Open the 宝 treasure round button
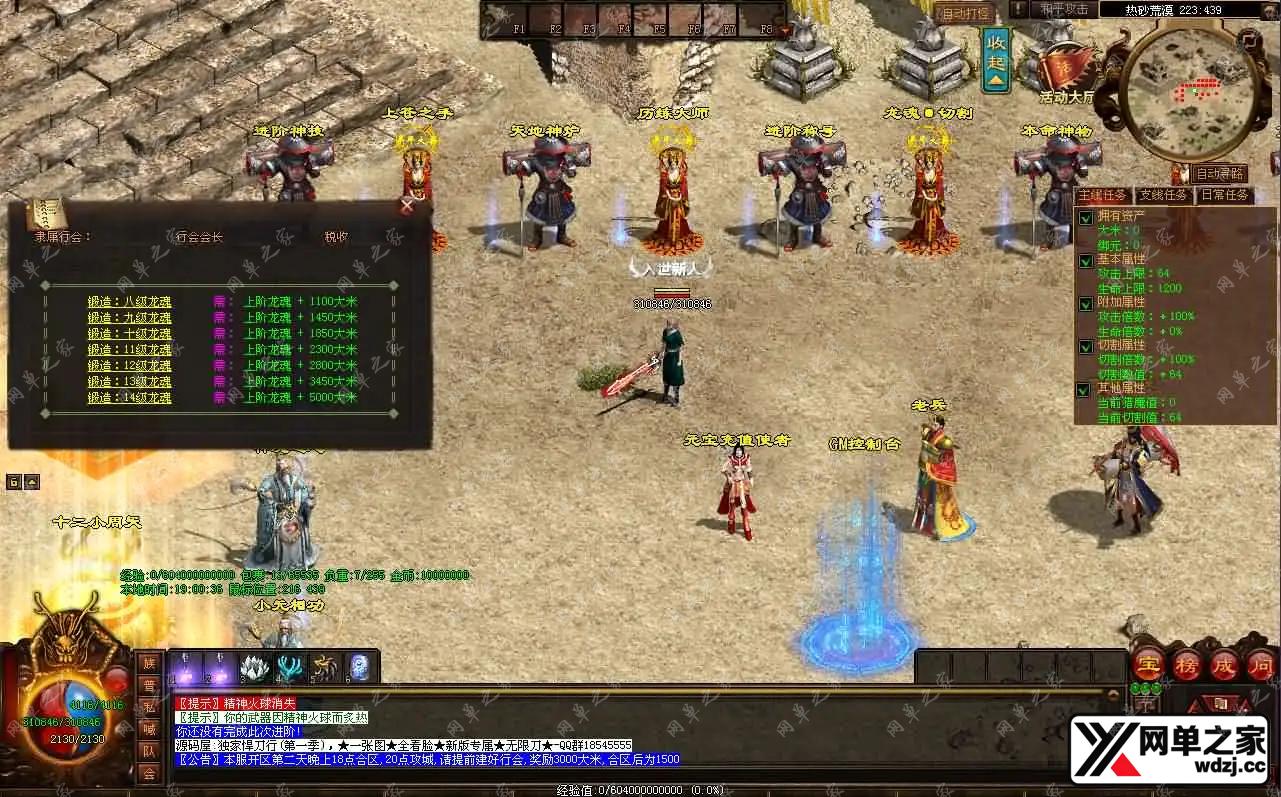The image size is (1281, 797). (1148, 664)
